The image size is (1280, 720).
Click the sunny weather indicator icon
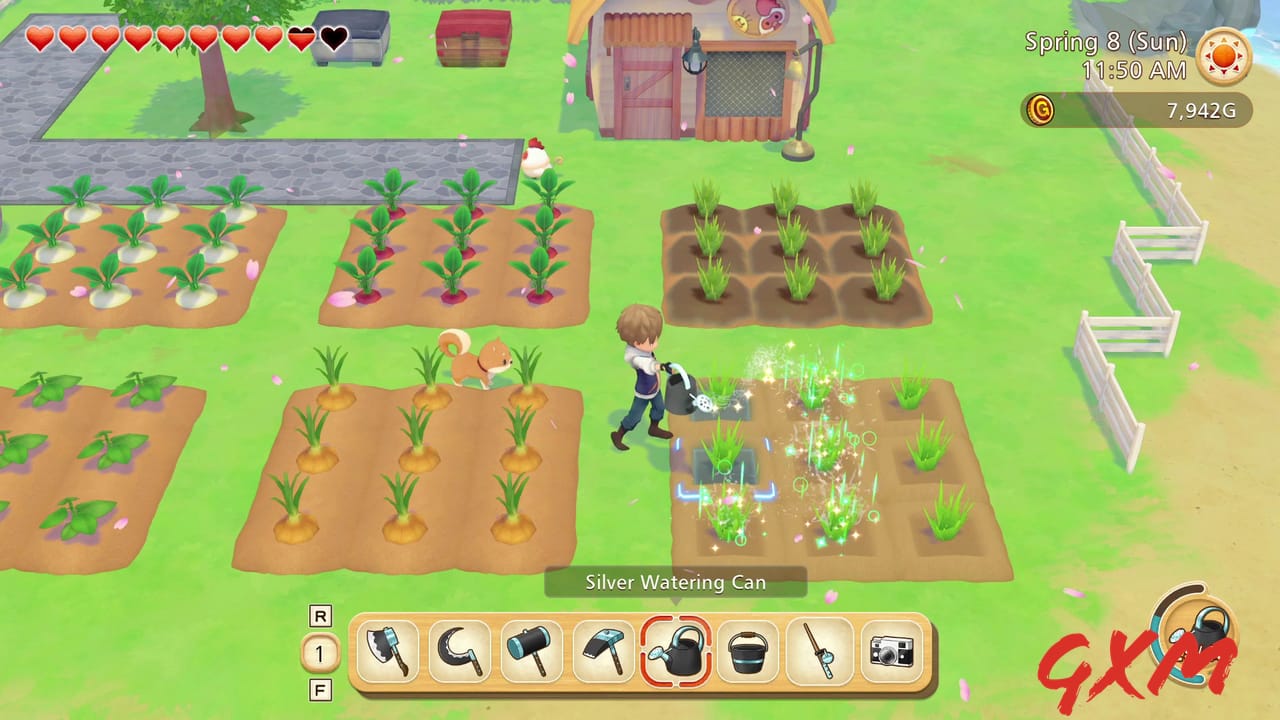coord(1224,58)
